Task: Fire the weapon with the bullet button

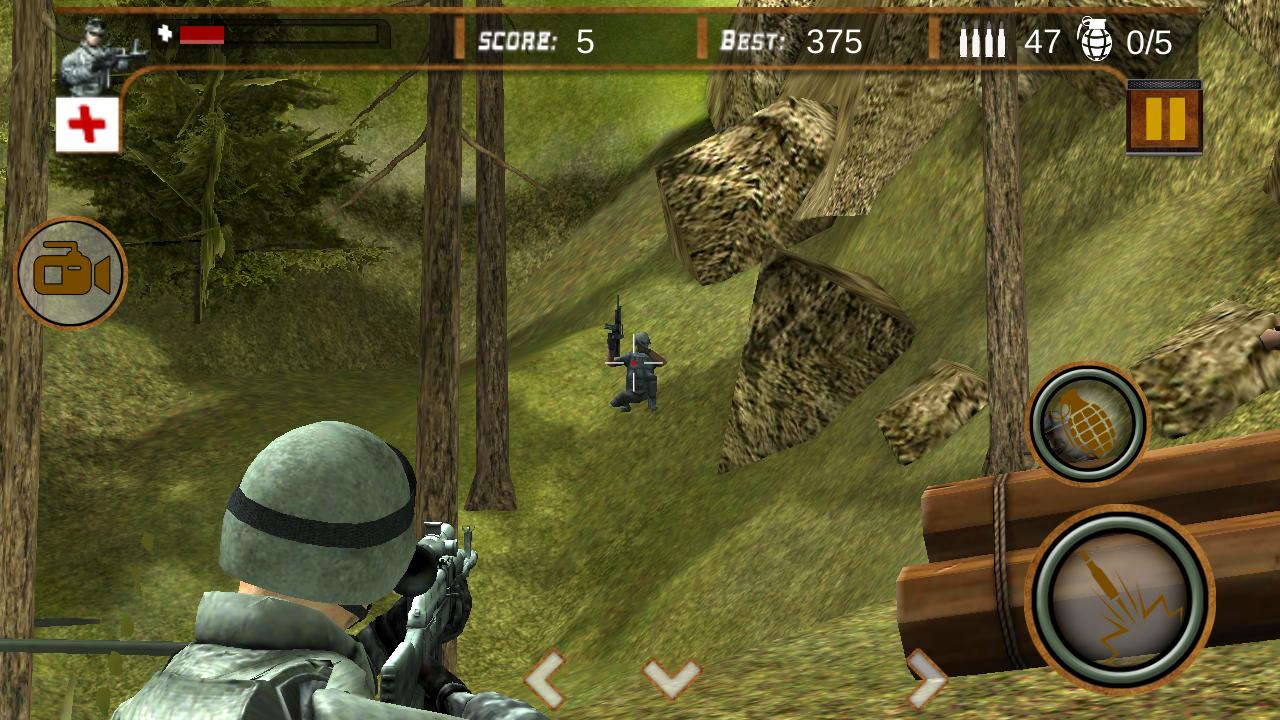Action: [x=1119, y=599]
